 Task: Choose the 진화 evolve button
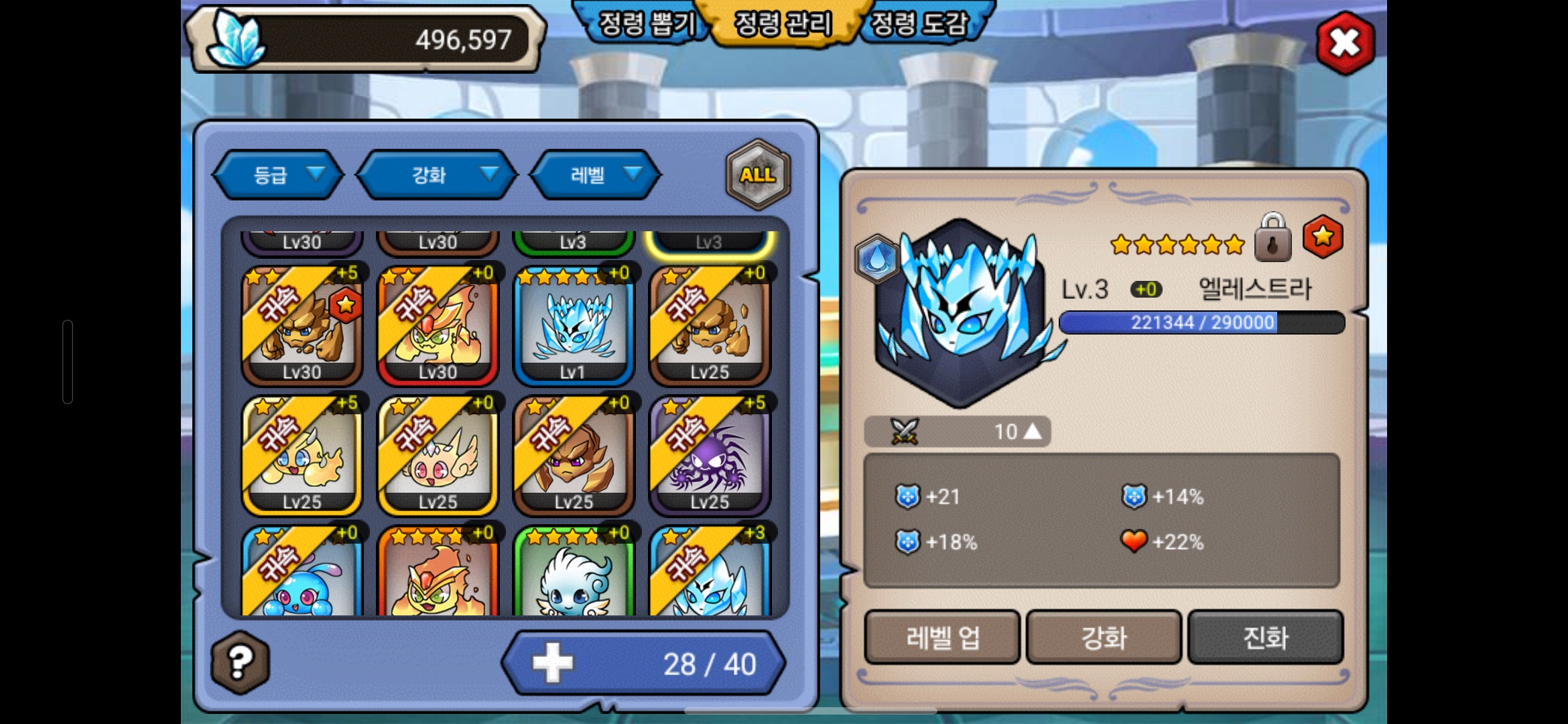[x=1265, y=637]
